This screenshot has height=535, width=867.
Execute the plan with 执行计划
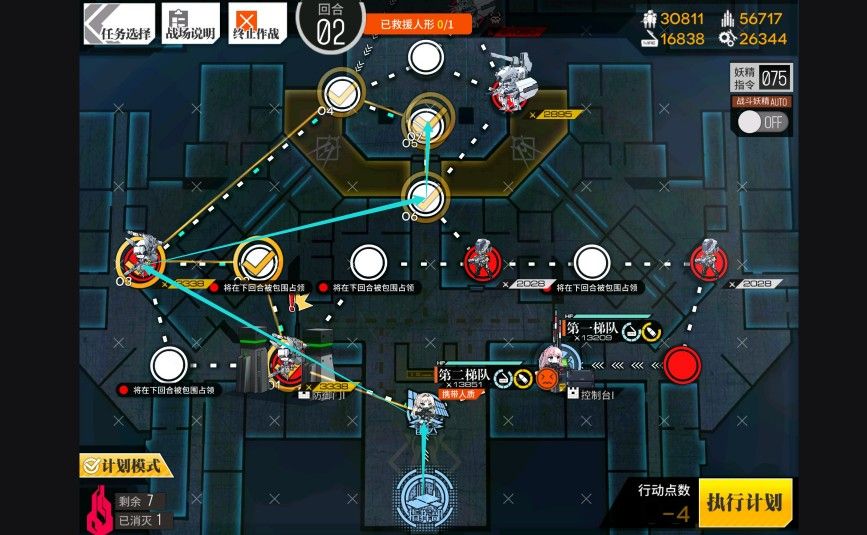point(745,501)
